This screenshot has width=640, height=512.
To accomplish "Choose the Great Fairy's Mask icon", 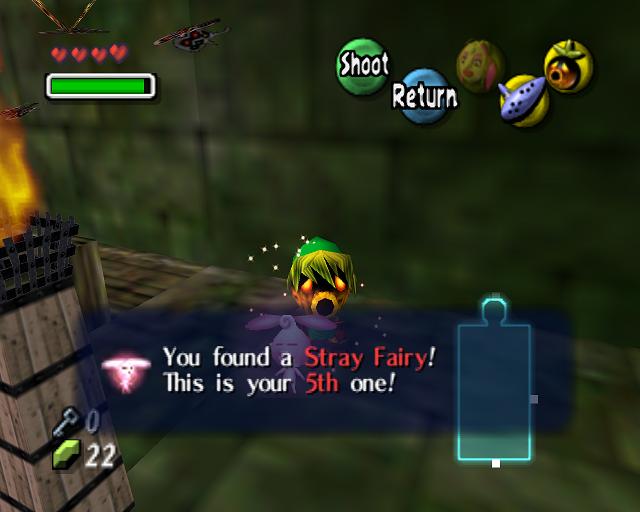I will click(480, 65).
